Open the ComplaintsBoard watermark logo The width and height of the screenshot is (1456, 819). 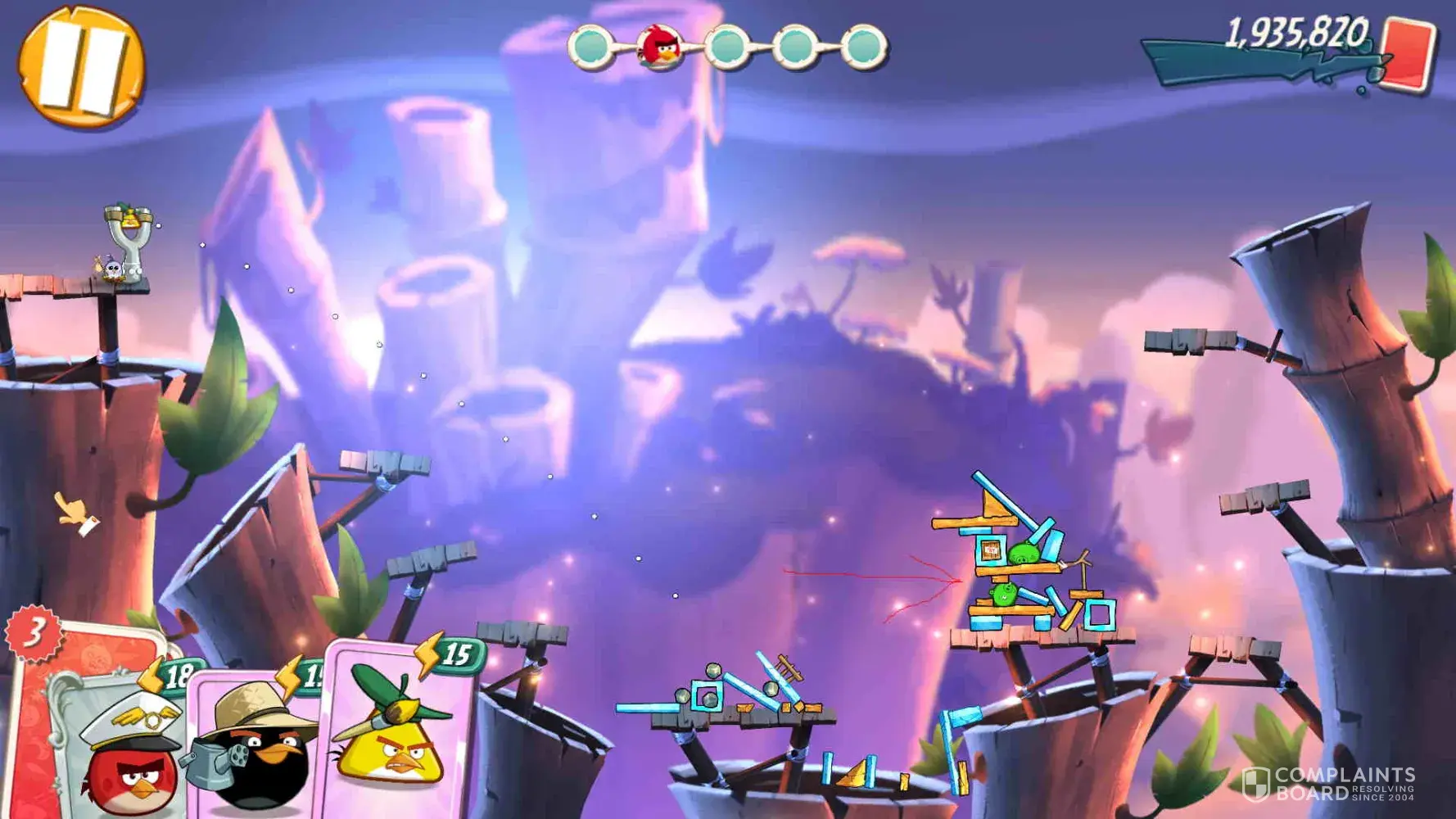pos(1328,783)
